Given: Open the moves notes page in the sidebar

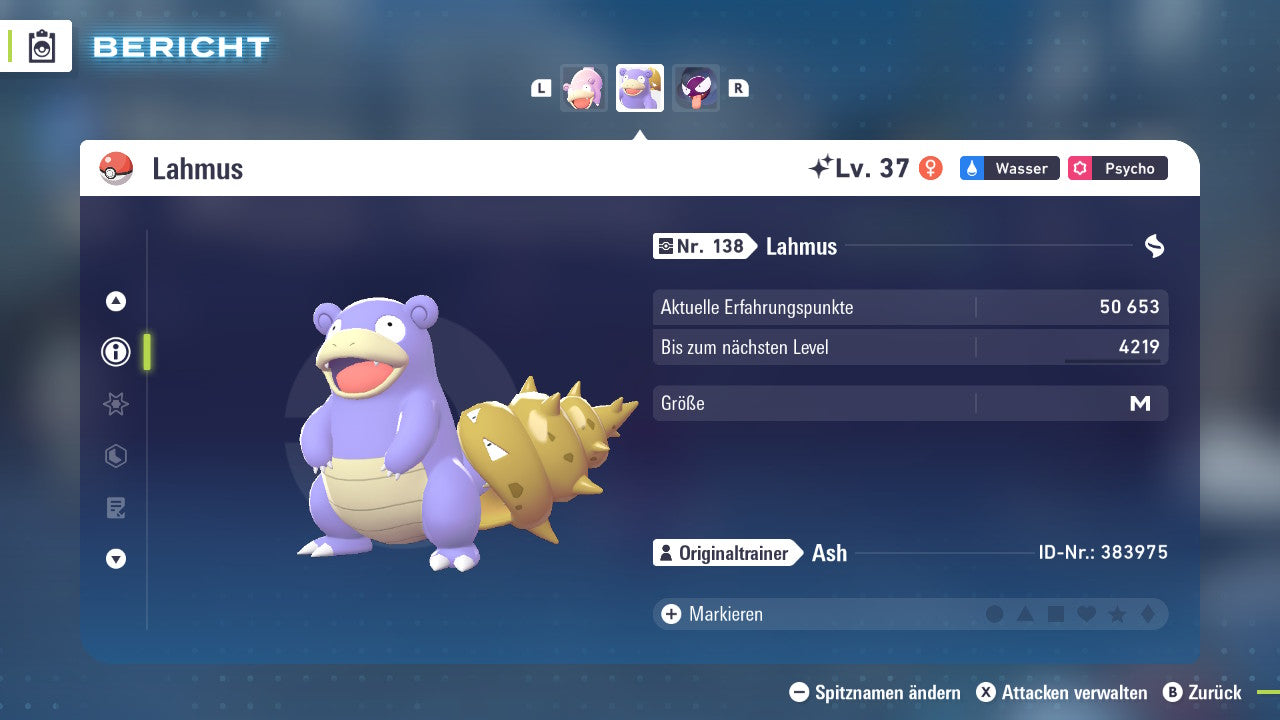Looking at the screenshot, I should pos(115,507).
